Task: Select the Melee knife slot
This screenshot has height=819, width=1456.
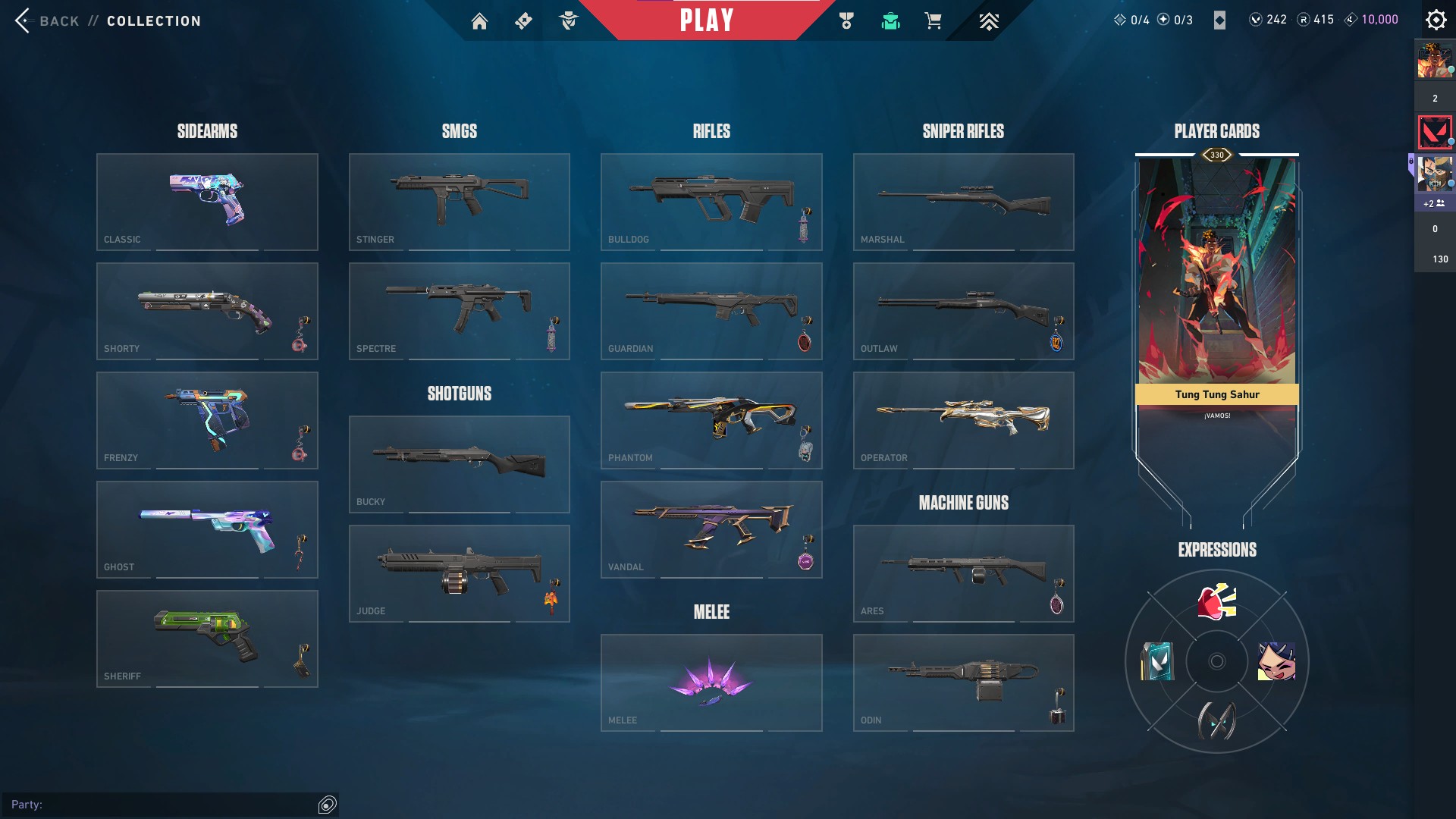Action: click(x=711, y=682)
